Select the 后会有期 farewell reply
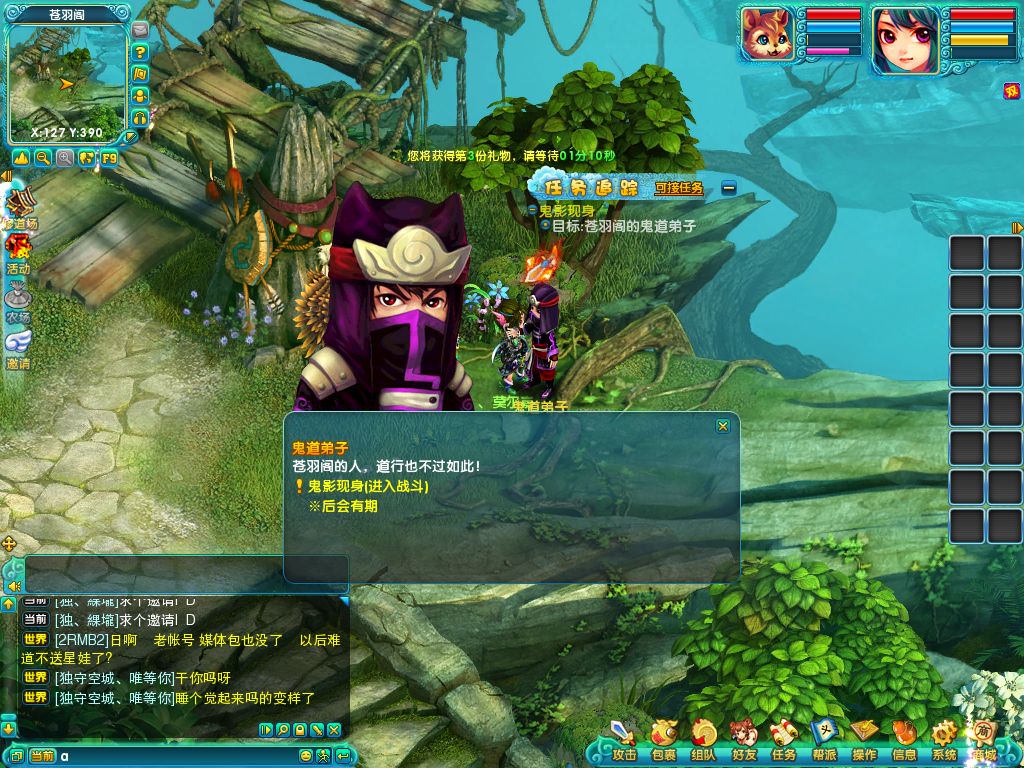The image size is (1024, 768). [x=343, y=506]
